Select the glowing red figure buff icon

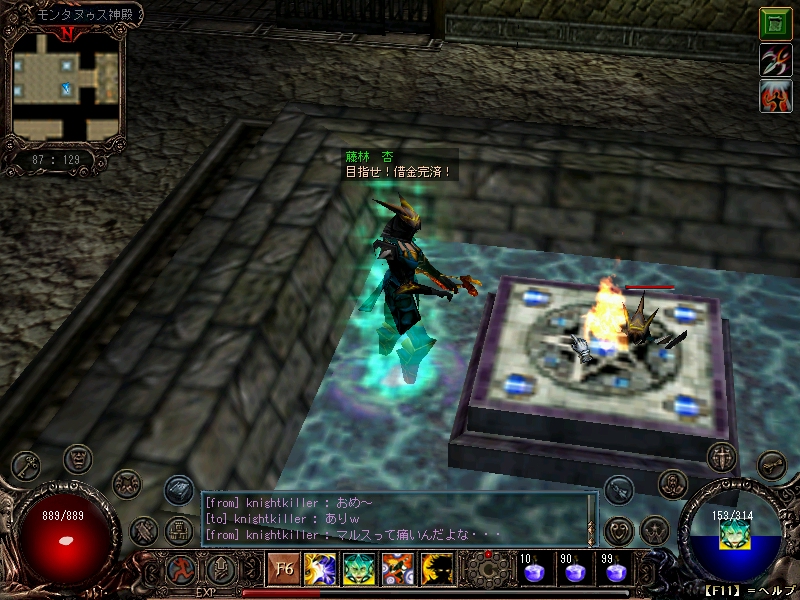[x=775, y=97]
